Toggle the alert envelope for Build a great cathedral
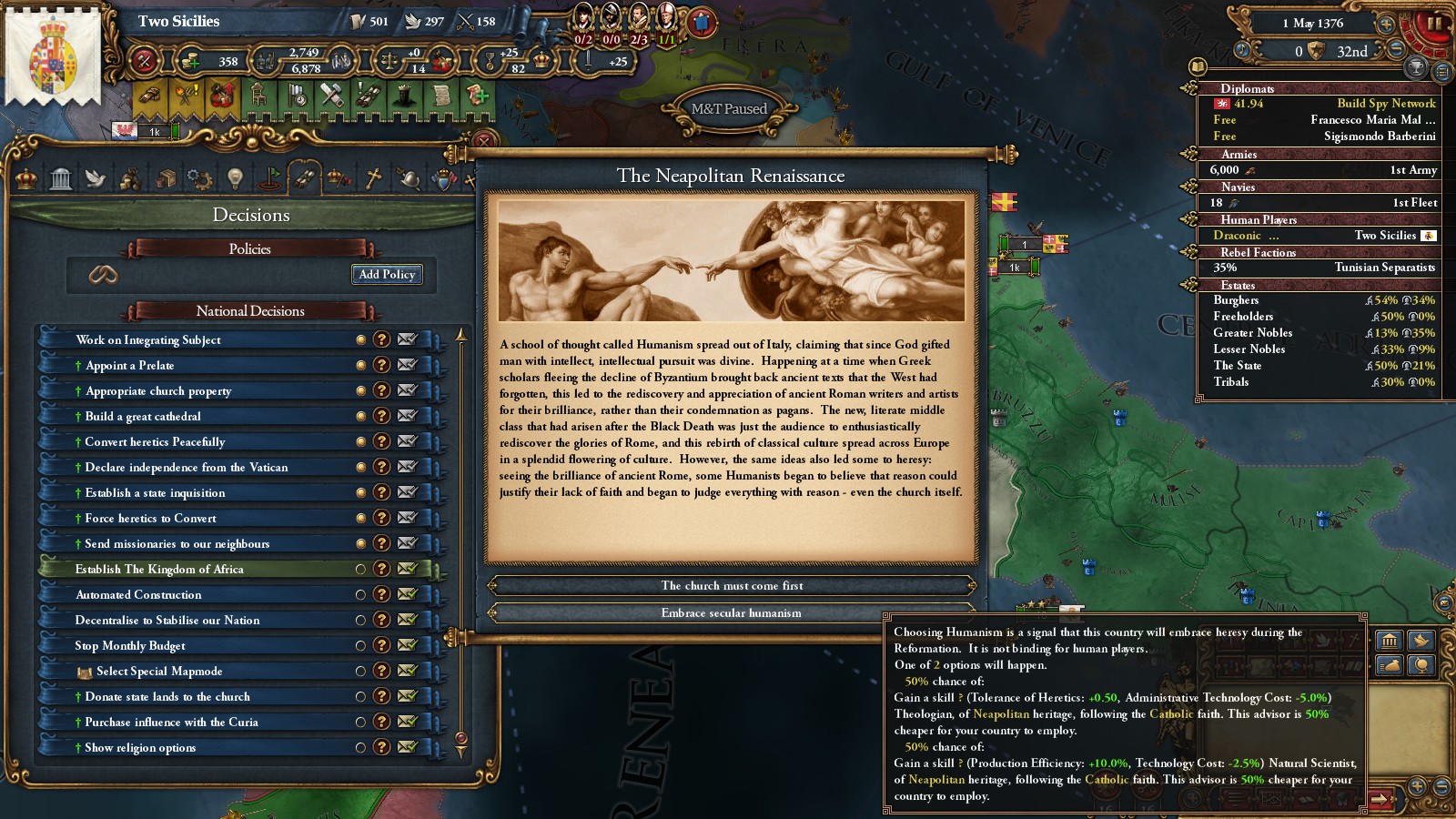This screenshot has width=1456, height=819. click(x=407, y=416)
